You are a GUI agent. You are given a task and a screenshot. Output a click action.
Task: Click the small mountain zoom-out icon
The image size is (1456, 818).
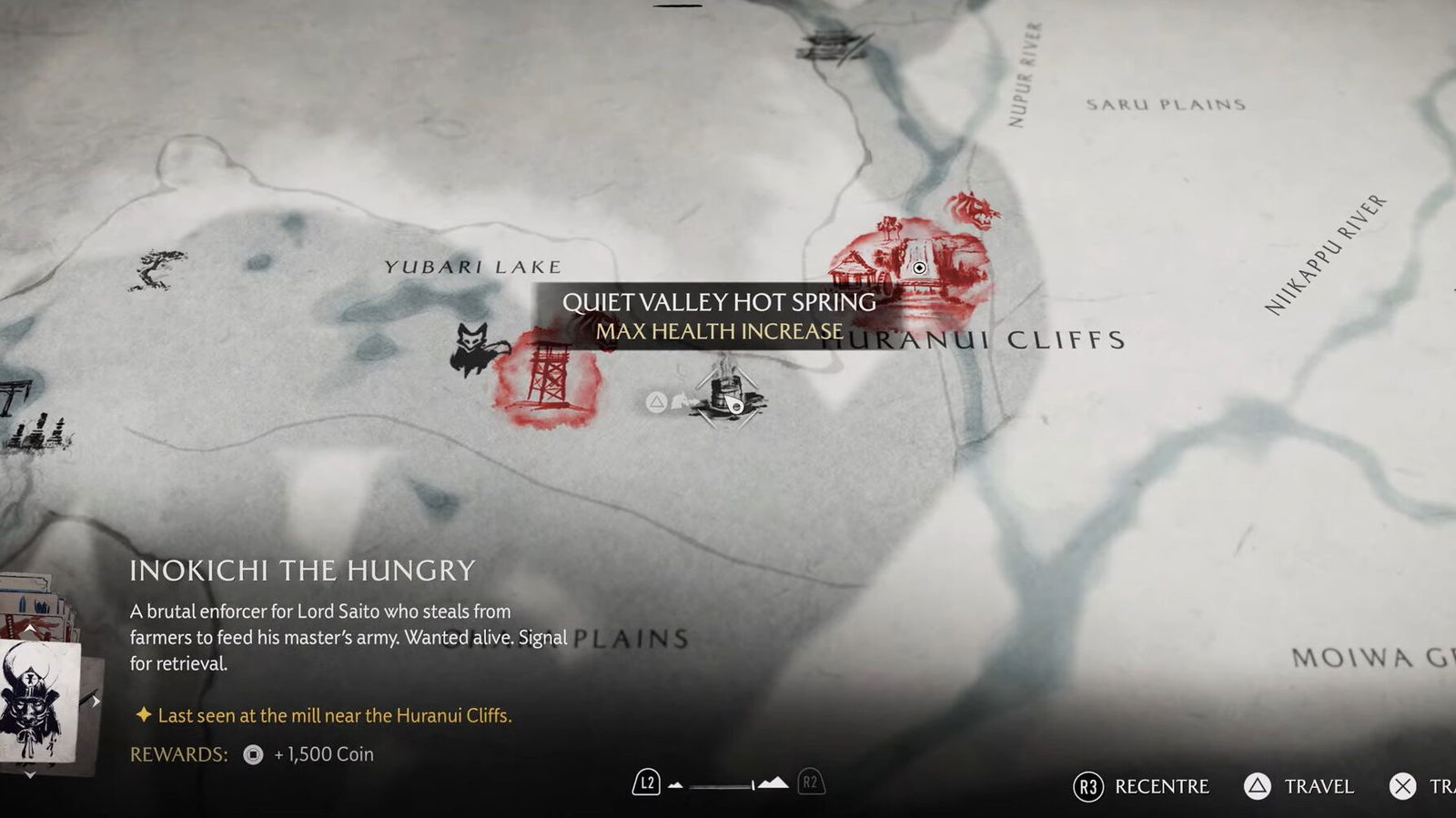(x=675, y=784)
